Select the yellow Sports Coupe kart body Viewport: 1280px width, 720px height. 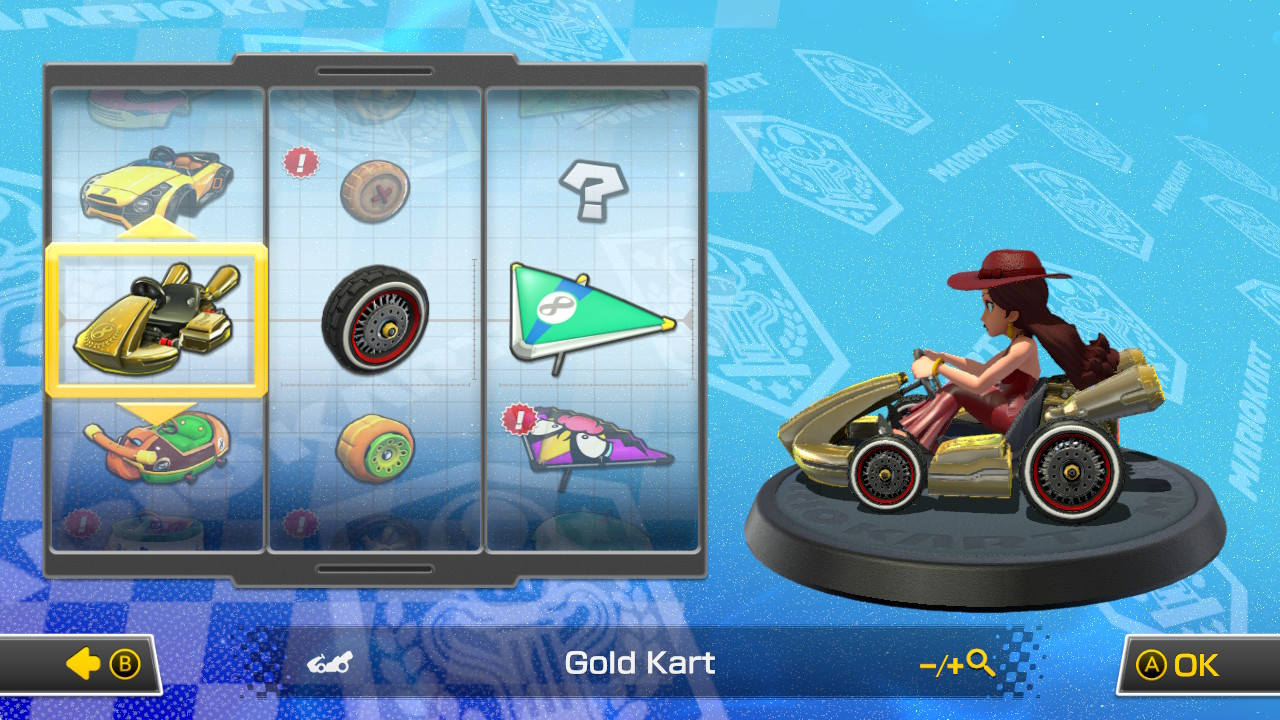(x=155, y=180)
